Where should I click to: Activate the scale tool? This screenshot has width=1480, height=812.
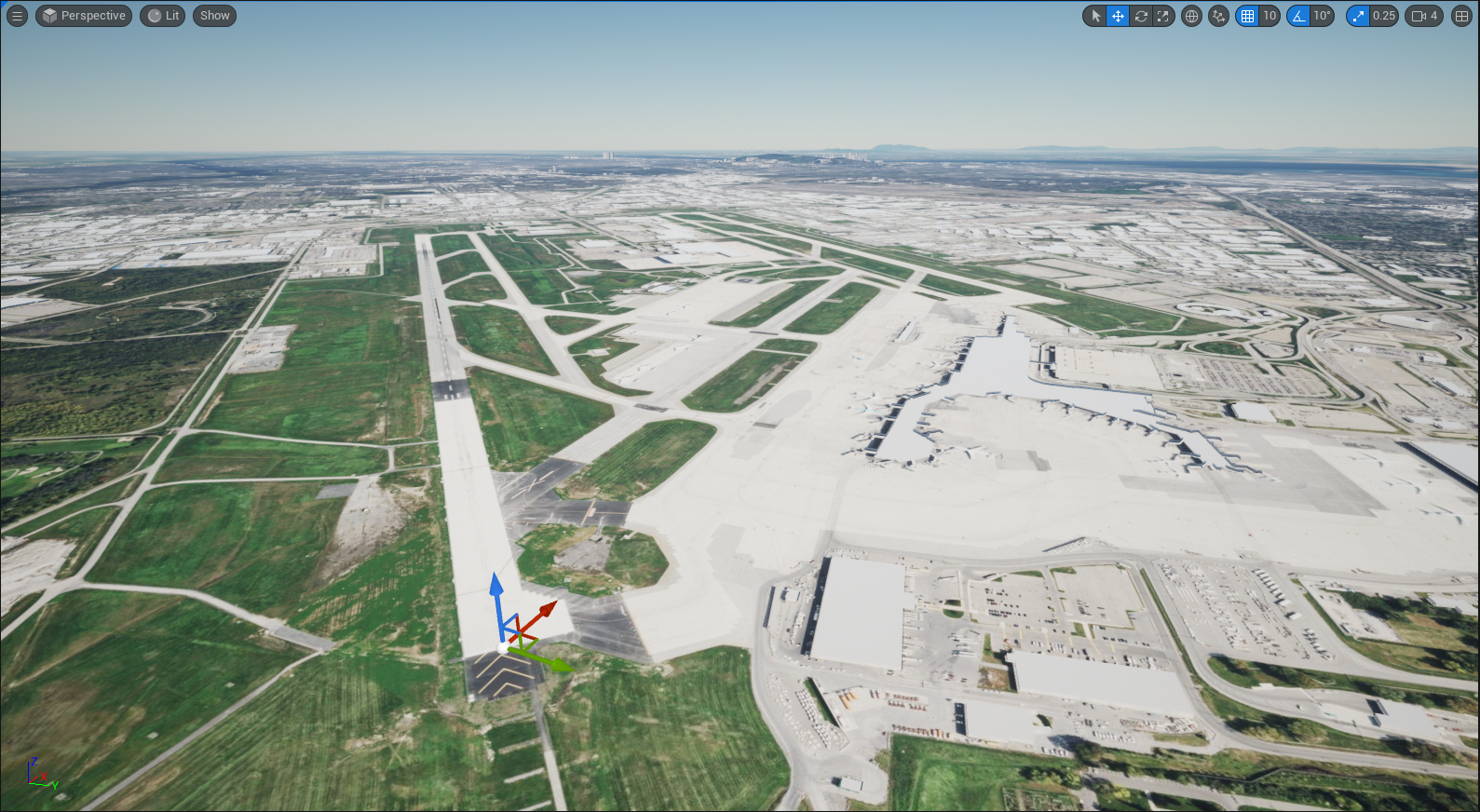point(1162,16)
